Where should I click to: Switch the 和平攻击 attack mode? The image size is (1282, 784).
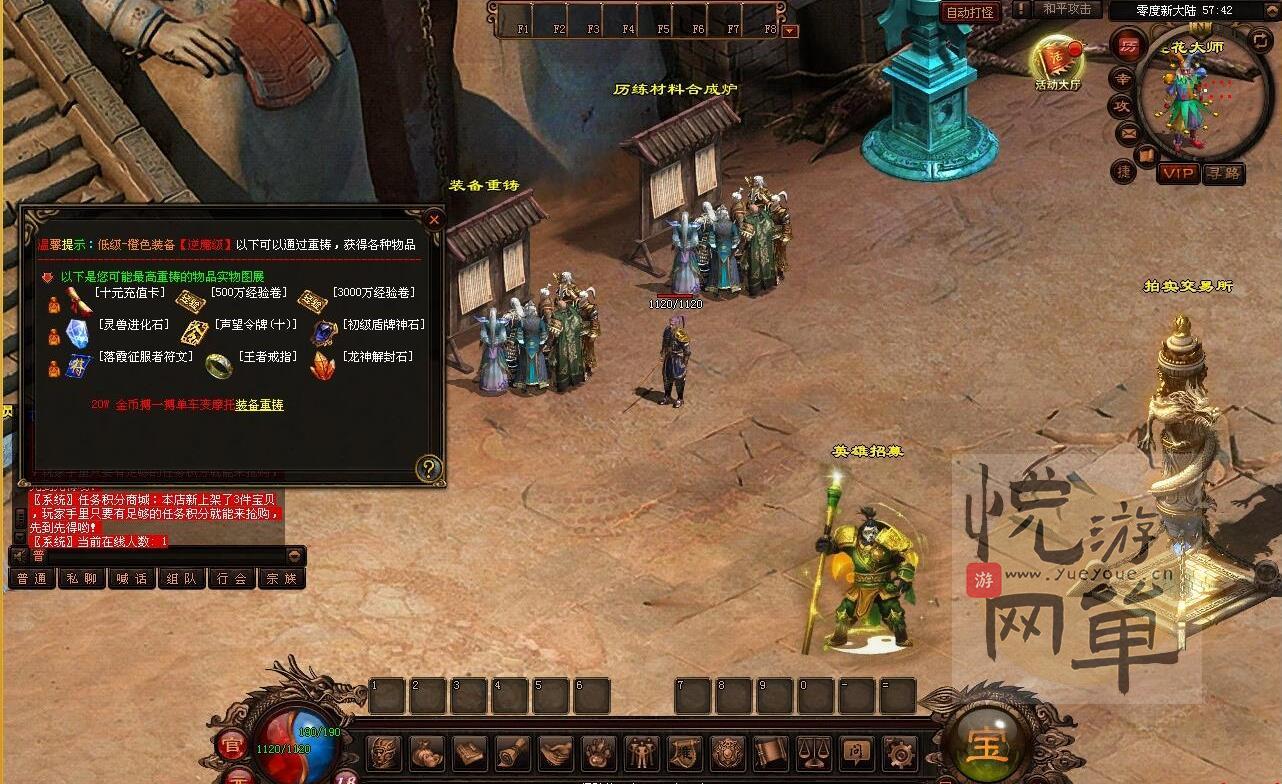[x=1068, y=9]
